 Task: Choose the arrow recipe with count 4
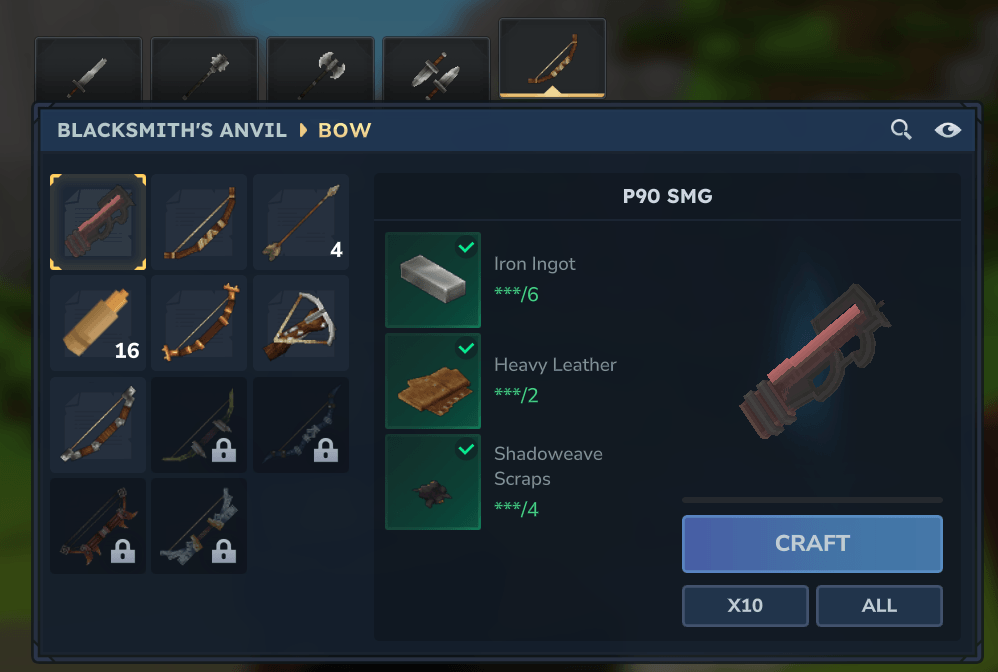(x=301, y=222)
